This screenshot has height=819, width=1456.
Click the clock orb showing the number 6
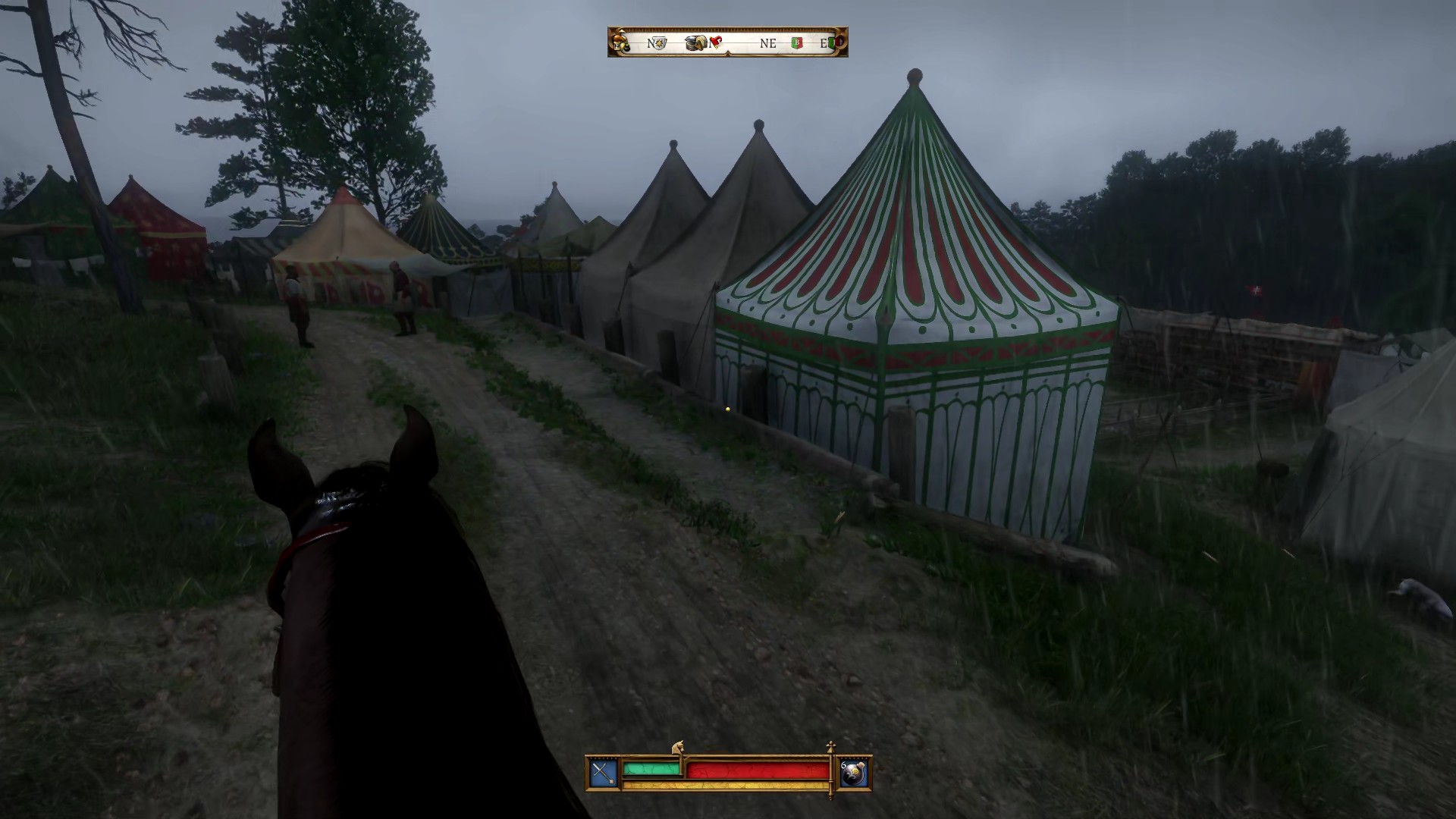pos(855,773)
